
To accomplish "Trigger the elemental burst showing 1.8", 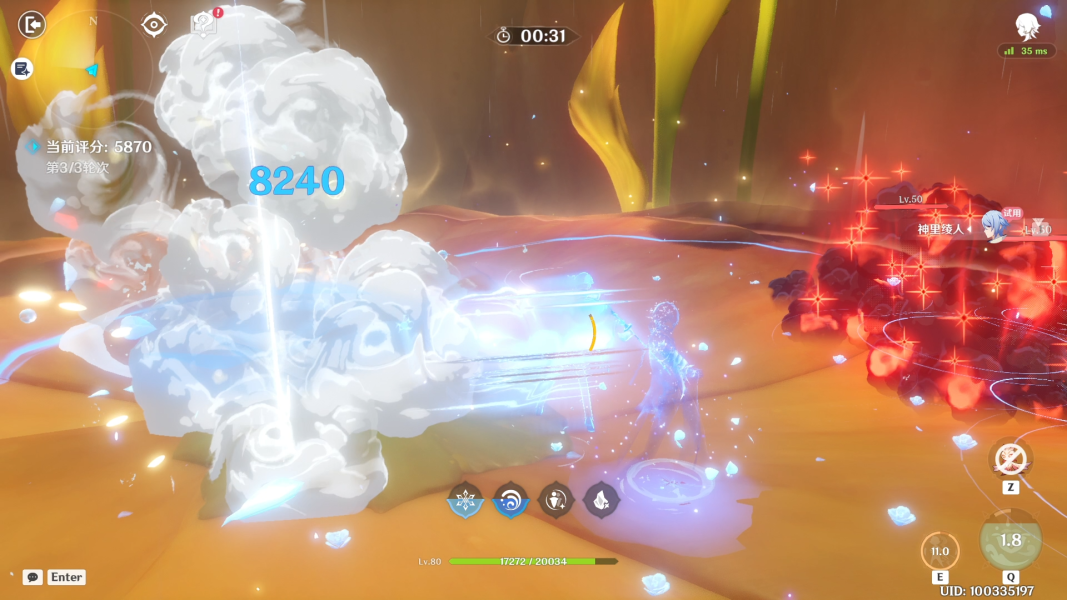I will 1010,540.
